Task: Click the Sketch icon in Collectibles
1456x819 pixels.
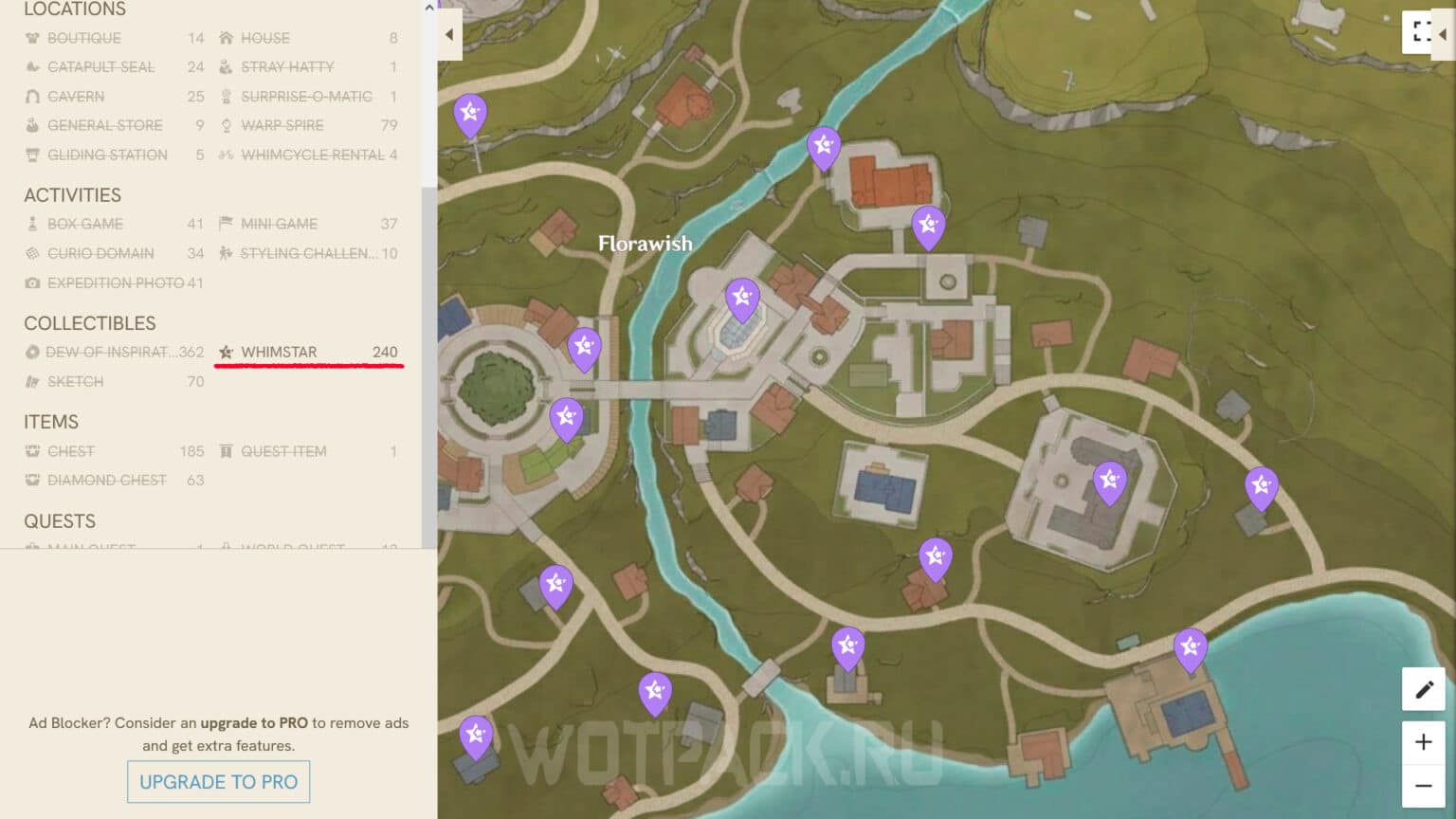Action: click(31, 381)
